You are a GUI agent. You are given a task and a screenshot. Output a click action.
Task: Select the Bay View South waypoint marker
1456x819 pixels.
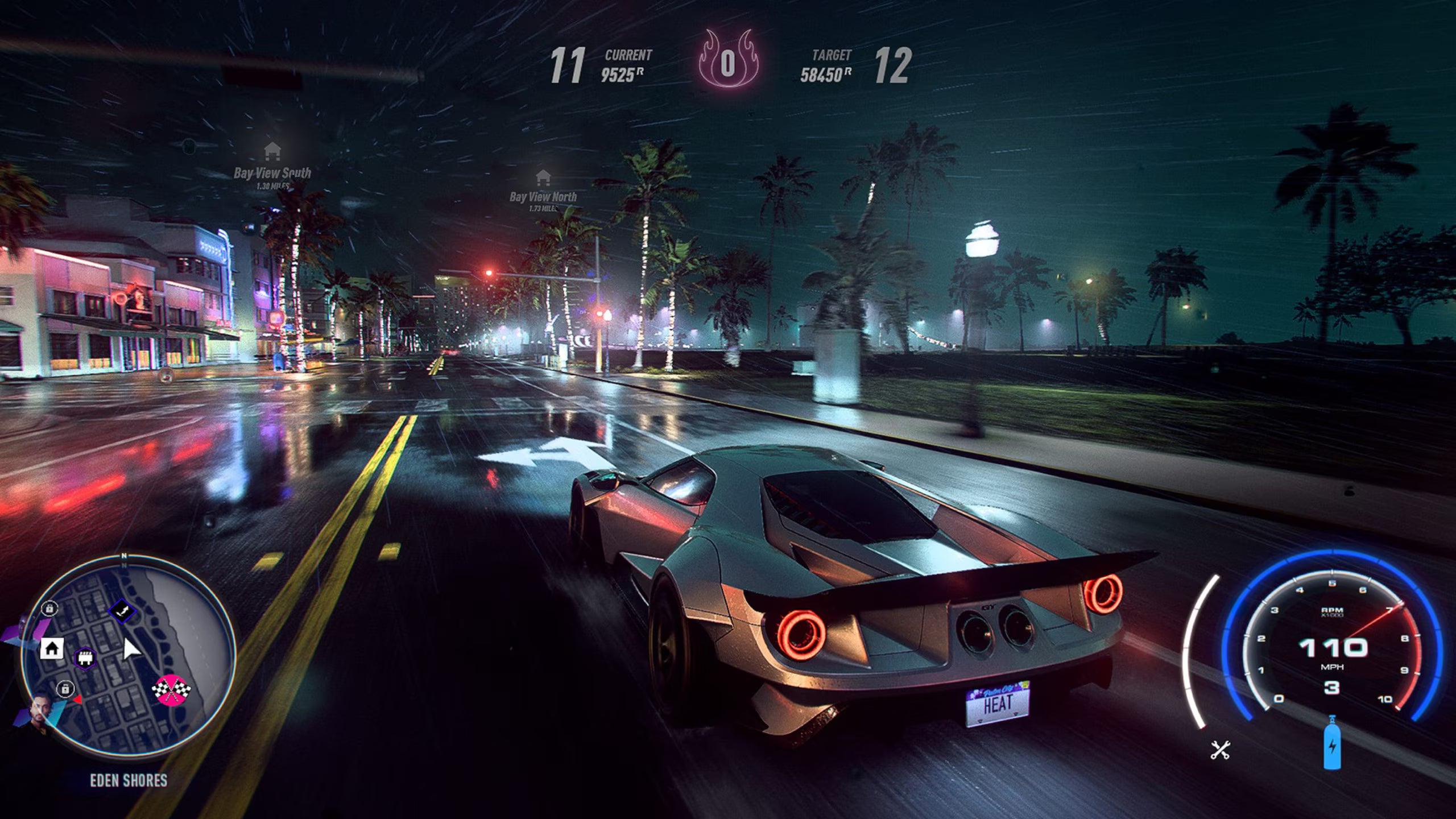coord(272,152)
